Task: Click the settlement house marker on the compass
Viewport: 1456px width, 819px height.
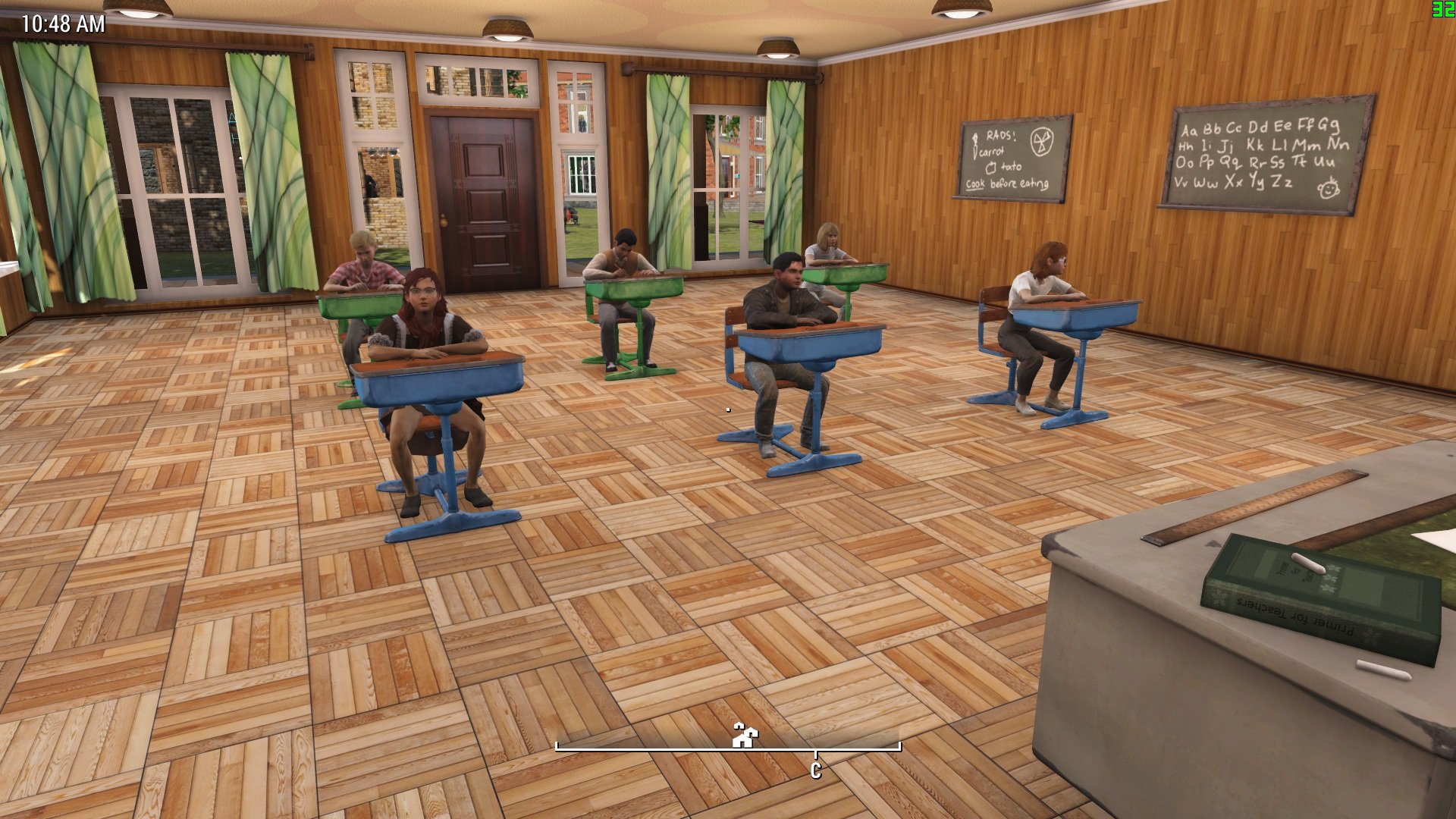Action: click(x=745, y=735)
